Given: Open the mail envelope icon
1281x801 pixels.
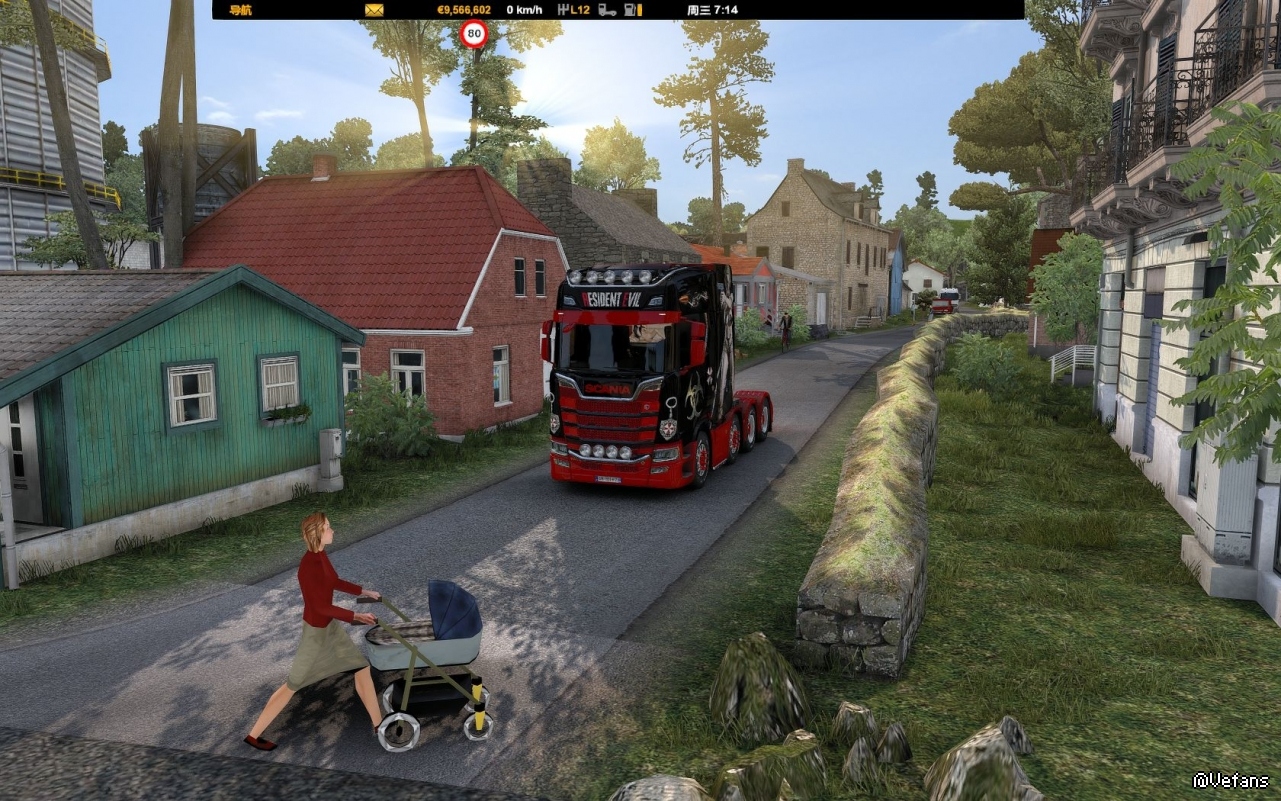Looking at the screenshot, I should [374, 10].
